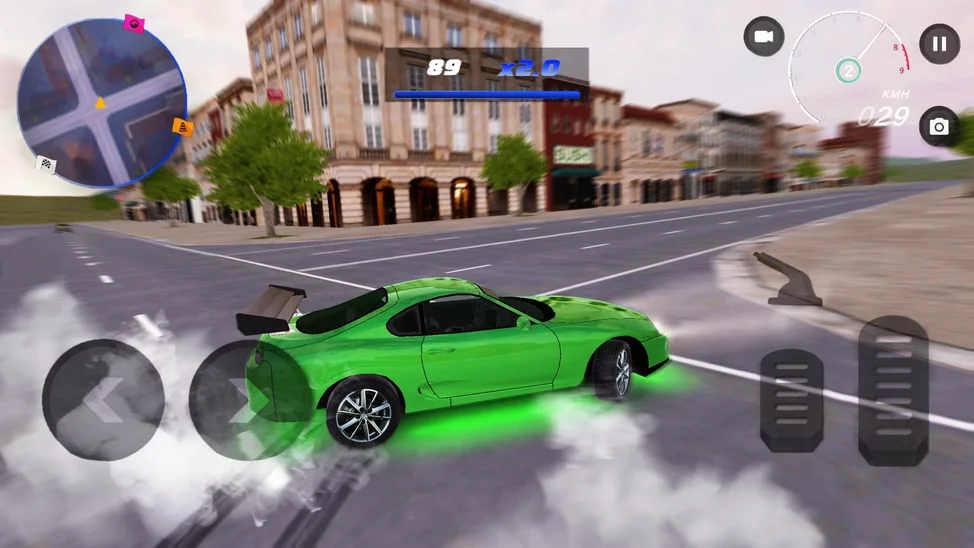Select the checkered flag minimap marker
Screen dimensions: 974x548
[x=46, y=164]
